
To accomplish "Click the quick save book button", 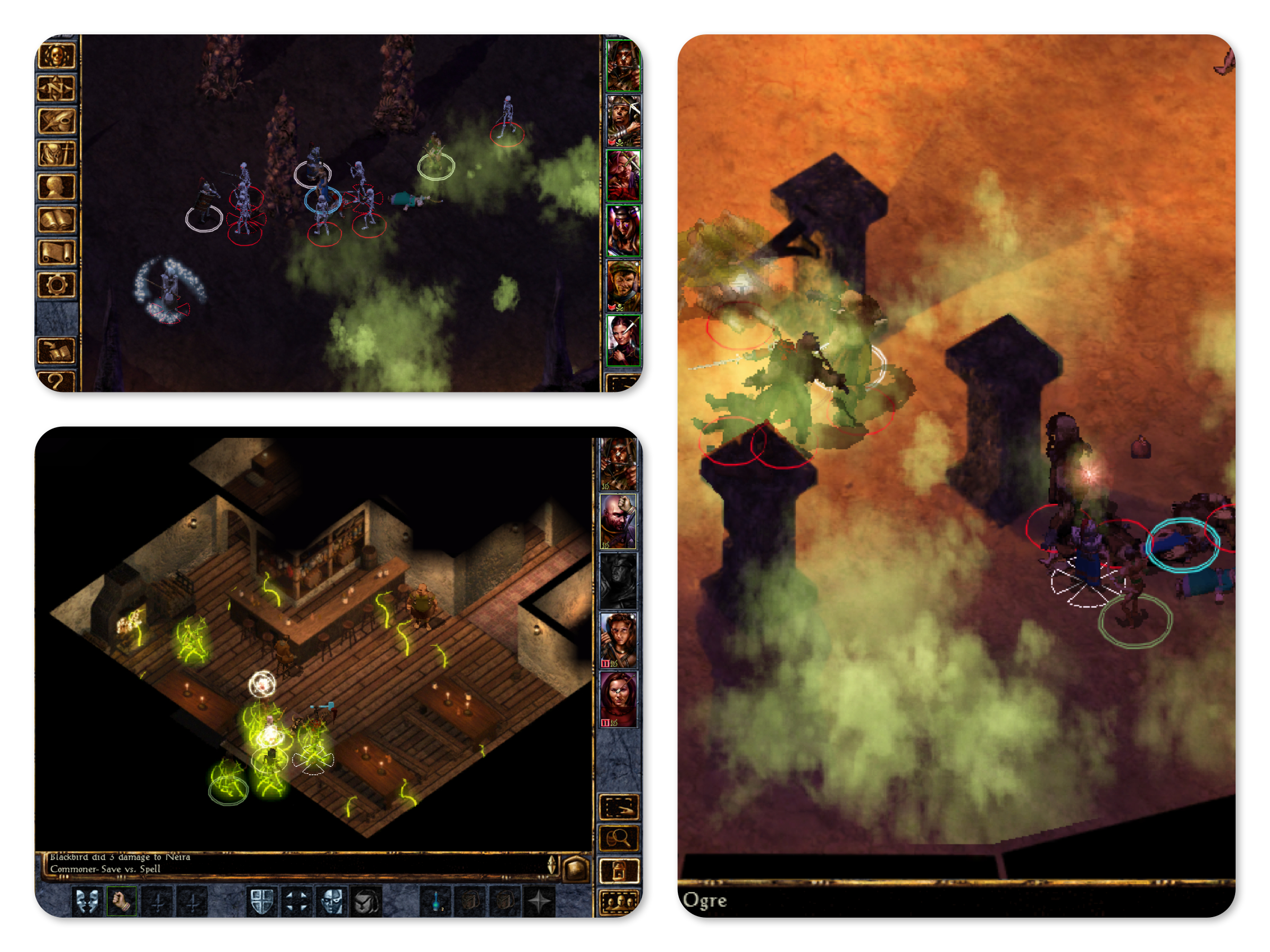I will (x=56, y=351).
